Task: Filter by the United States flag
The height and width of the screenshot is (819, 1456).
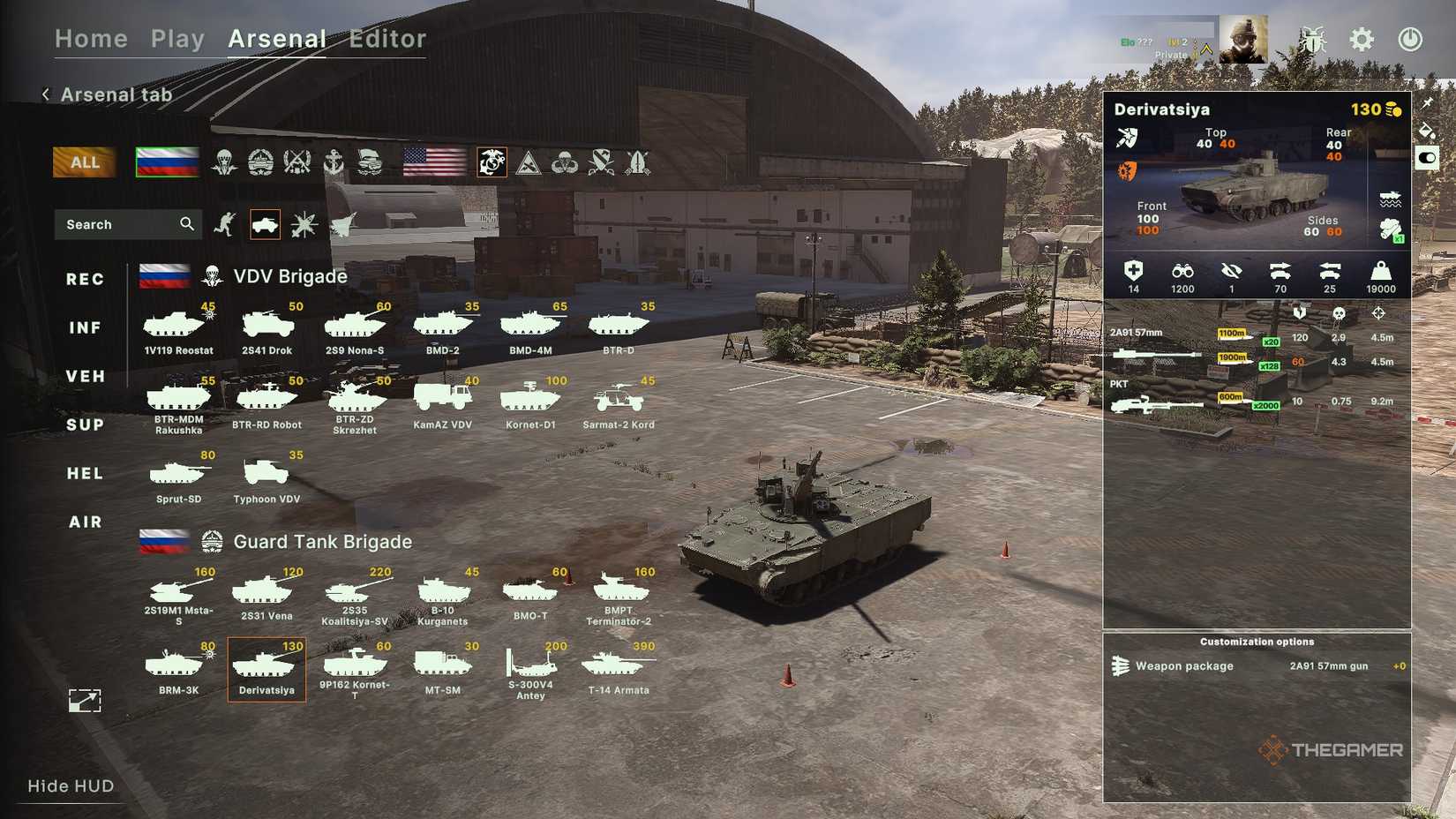Action: [x=434, y=162]
